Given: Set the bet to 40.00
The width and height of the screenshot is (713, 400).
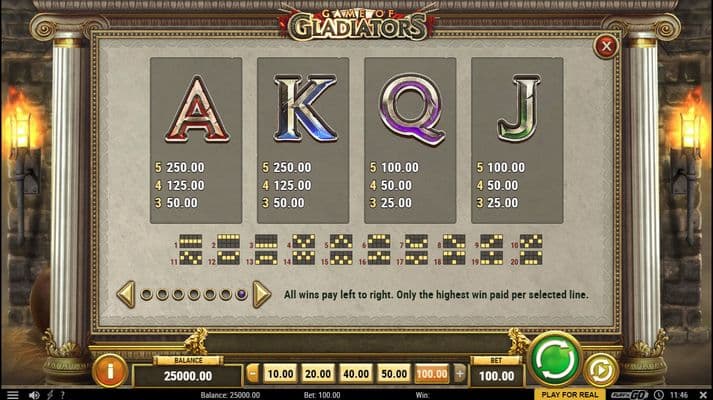Looking at the screenshot, I should (x=357, y=373).
